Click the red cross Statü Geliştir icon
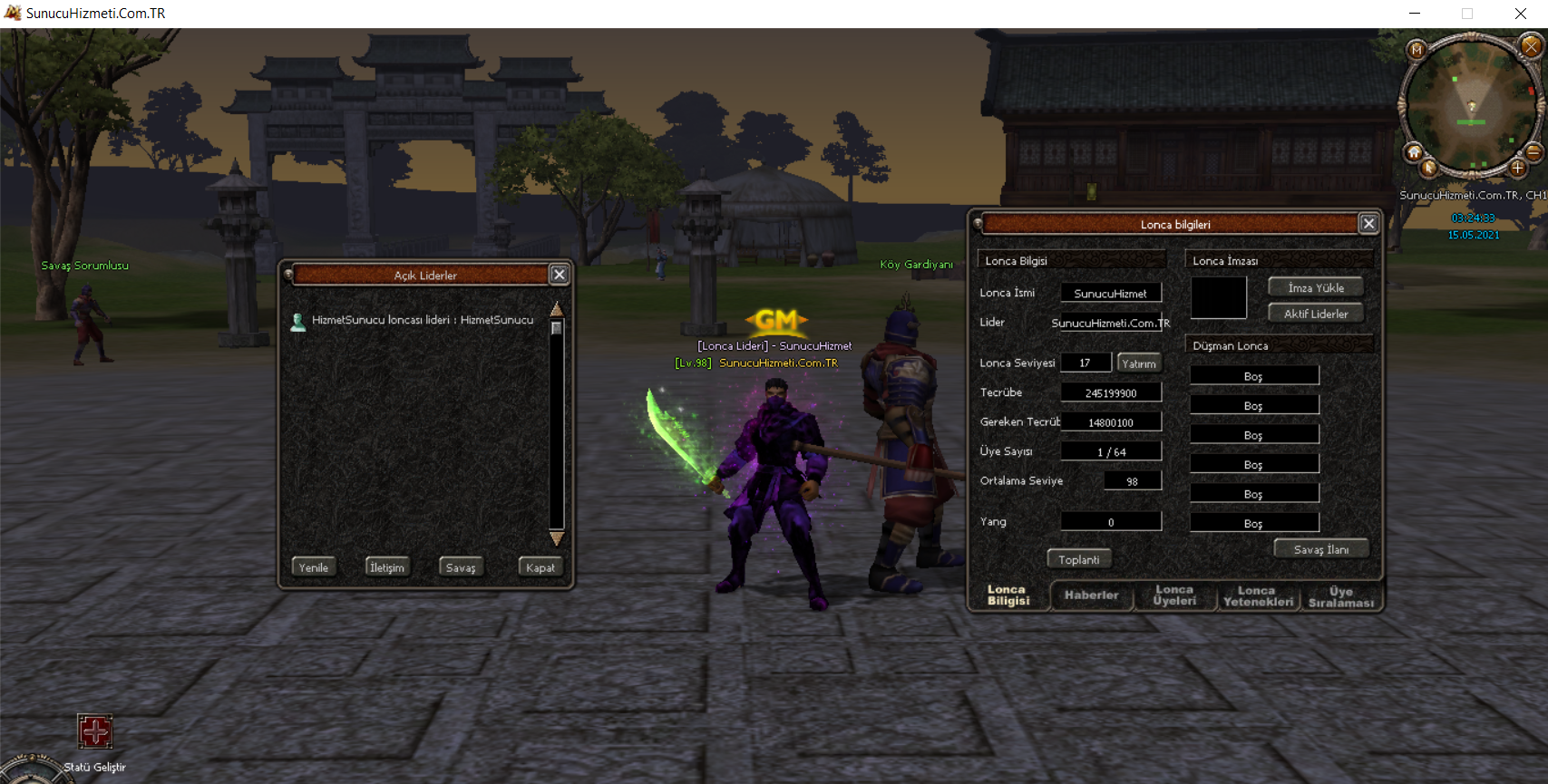1548x784 pixels. tap(95, 731)
